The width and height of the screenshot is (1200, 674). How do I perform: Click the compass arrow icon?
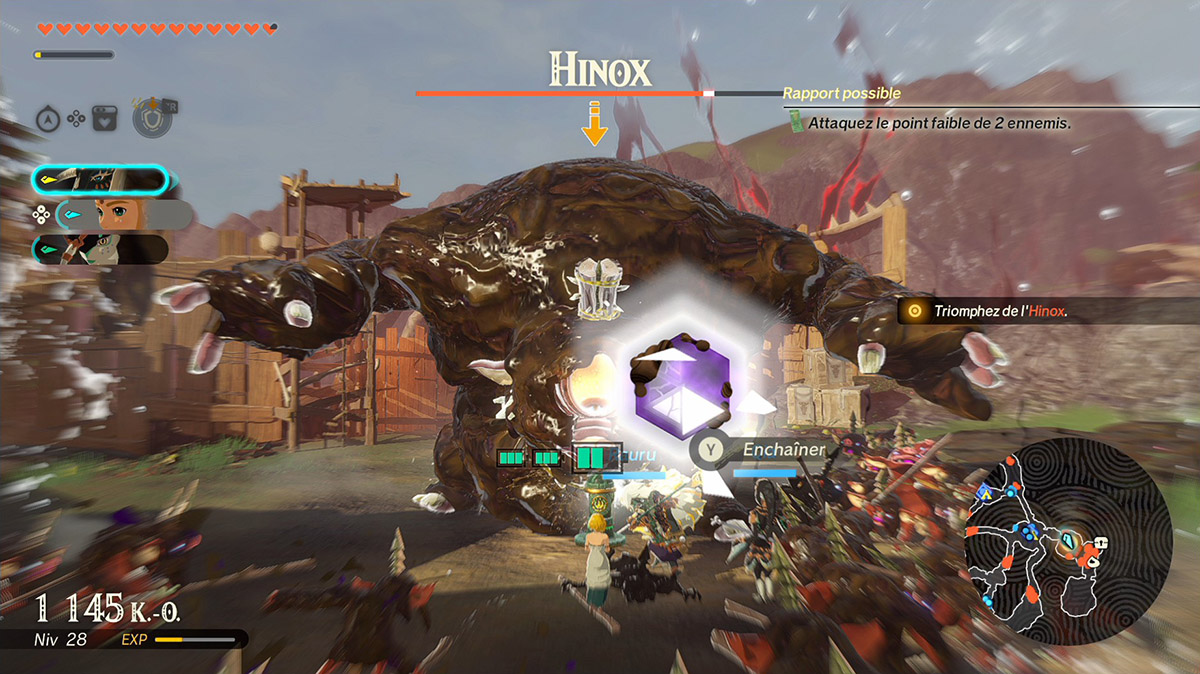pyautogui.click(x=49, y=119)
